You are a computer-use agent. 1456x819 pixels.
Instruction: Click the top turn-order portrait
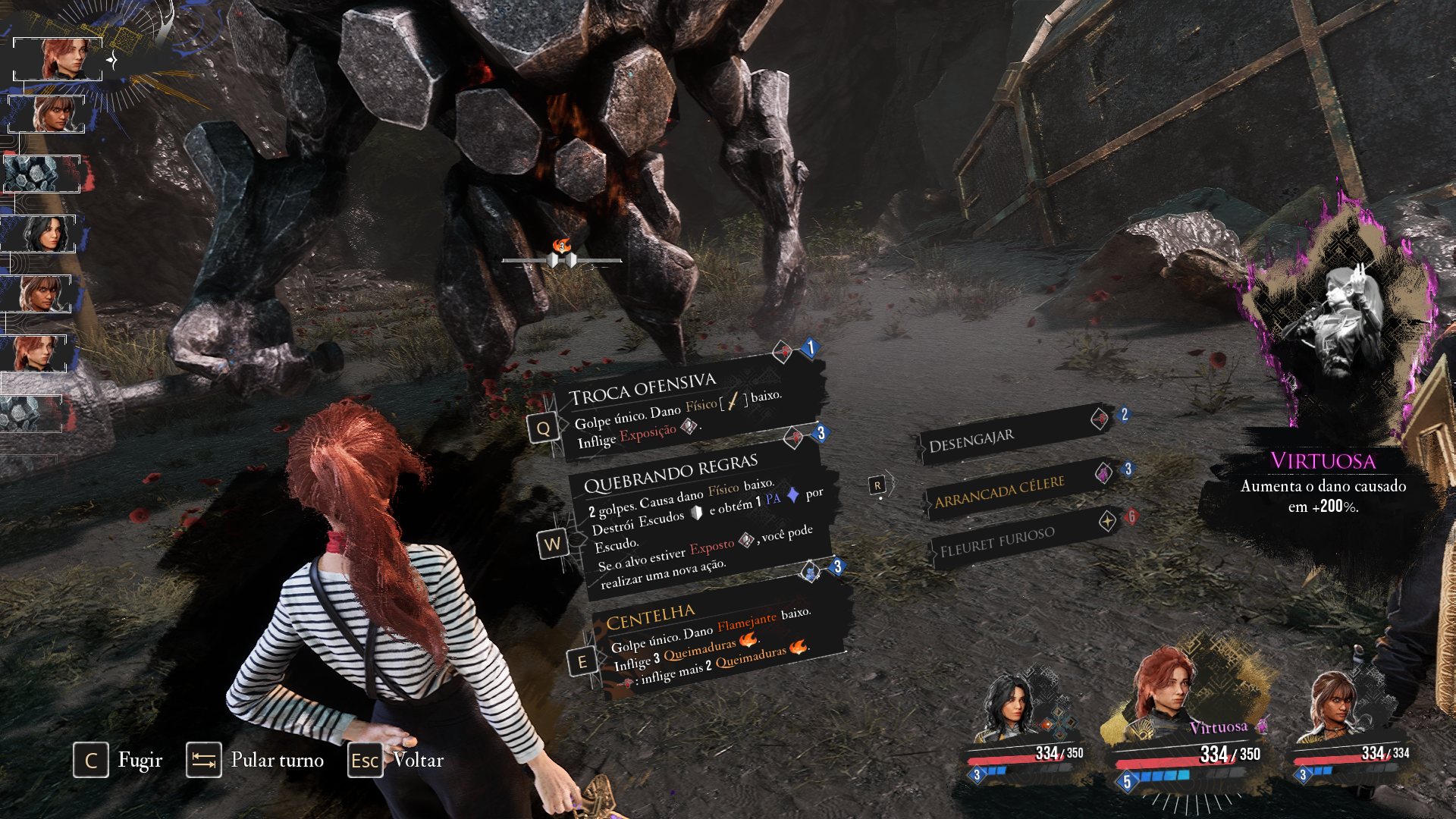58,58
